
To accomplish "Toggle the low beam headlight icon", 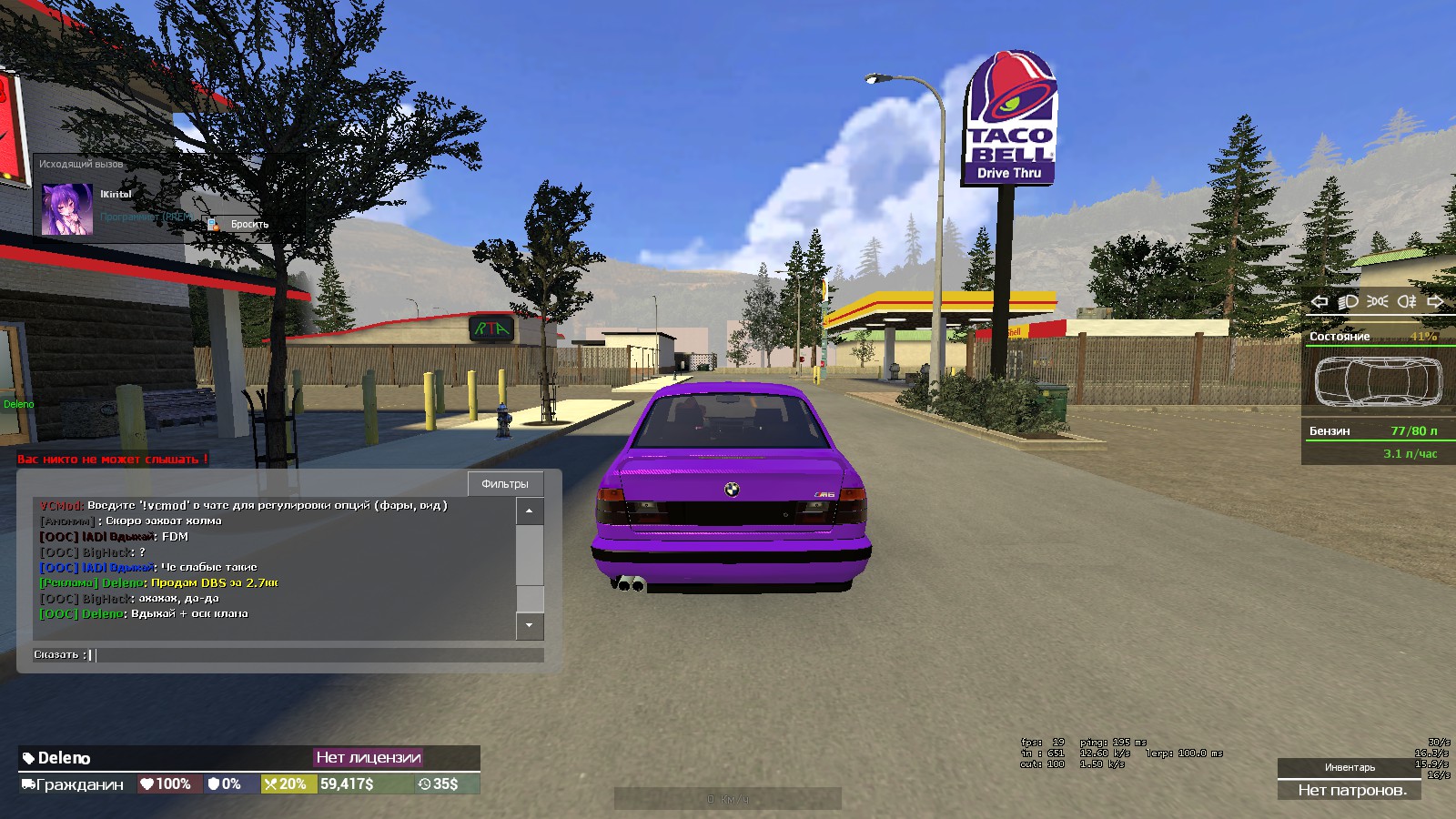I will click(x=1348, y=301).
